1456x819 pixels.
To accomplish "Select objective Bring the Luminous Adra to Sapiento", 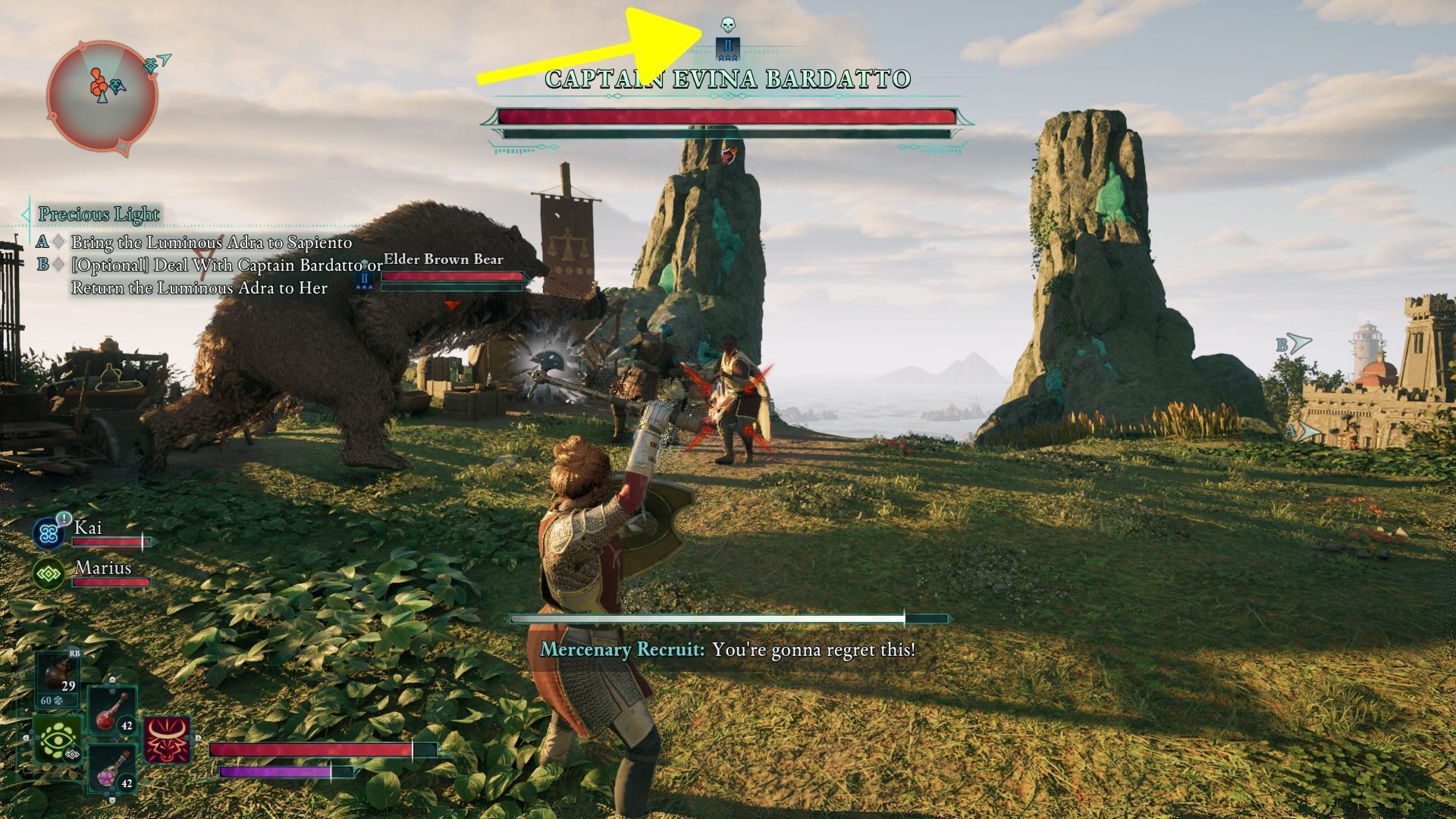I will click(x=212, y=243).
